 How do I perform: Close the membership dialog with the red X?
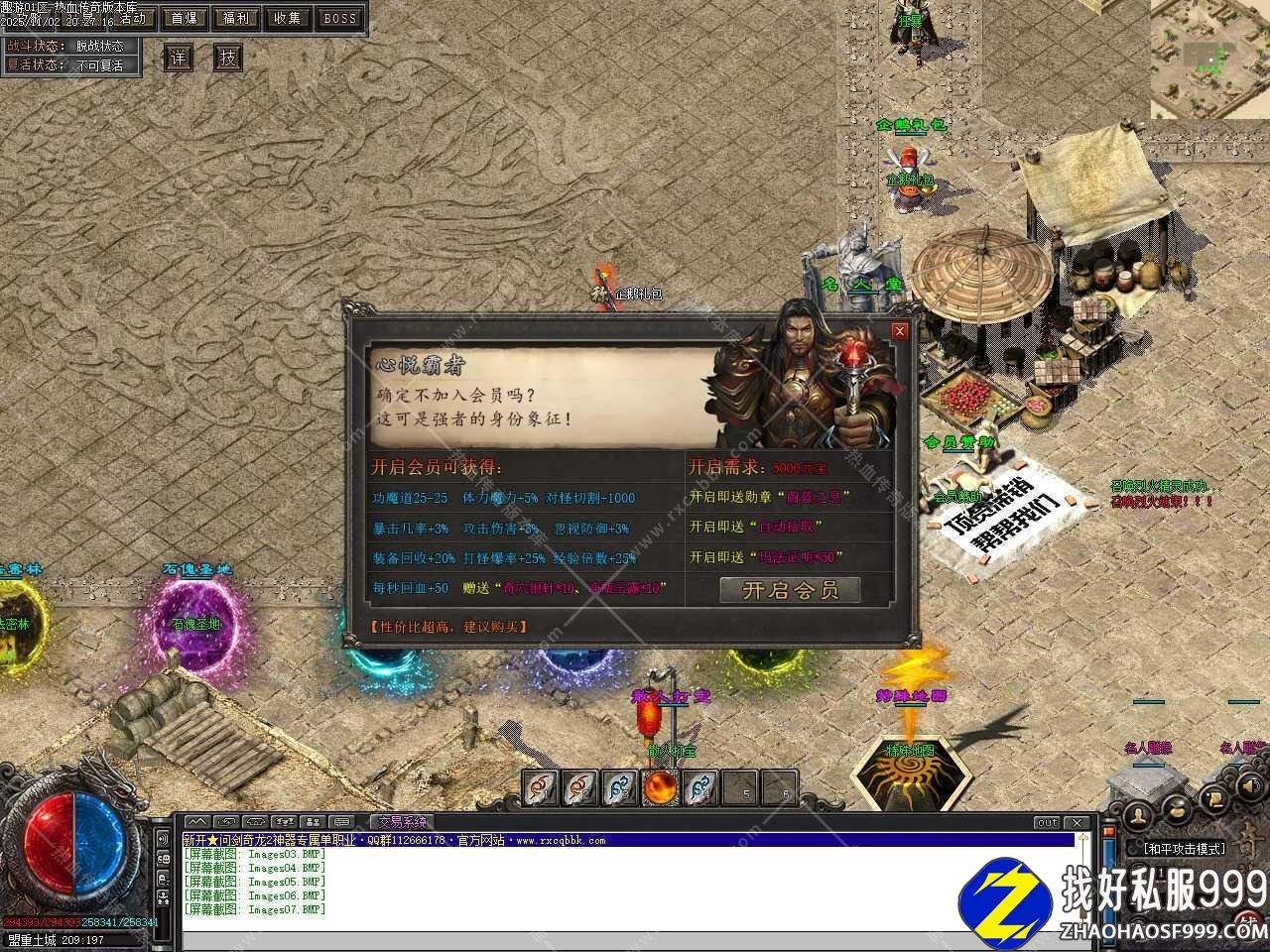pyautogui.click(x=899, y=331)
